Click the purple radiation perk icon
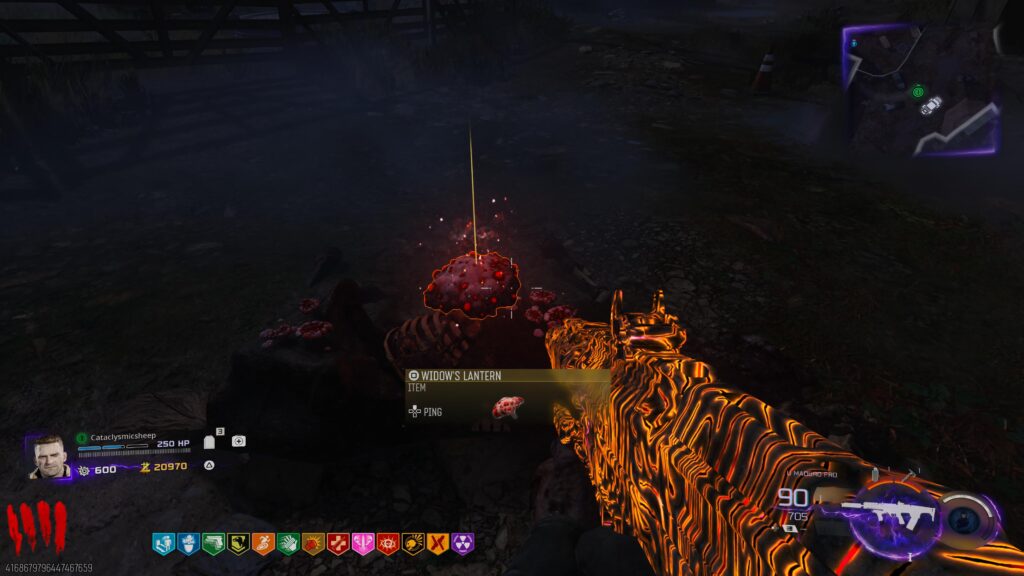 463,543
